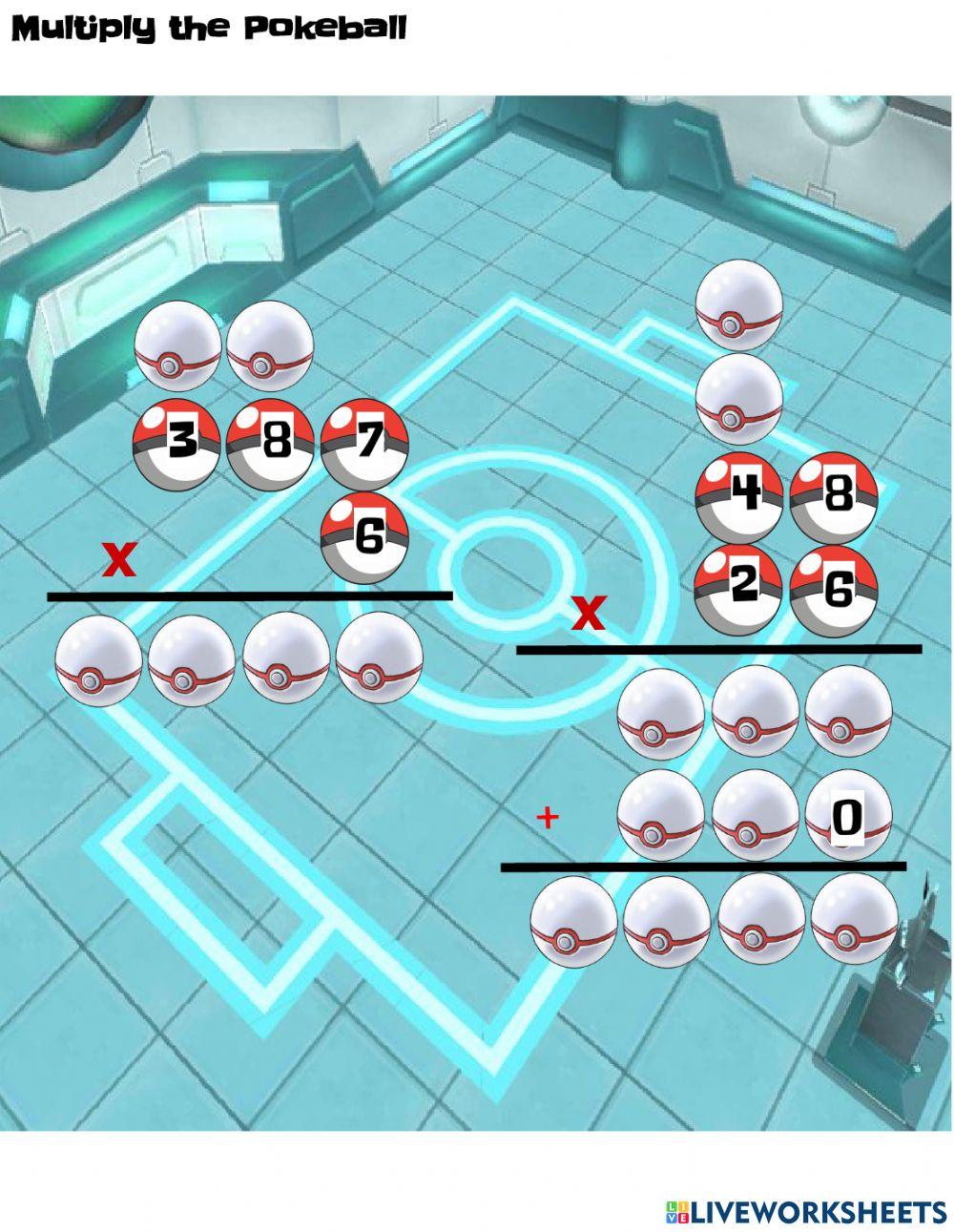Click the 8 Pokeball between 3 and 7
The image size is (954, 1232).
[x=271, y=444]
